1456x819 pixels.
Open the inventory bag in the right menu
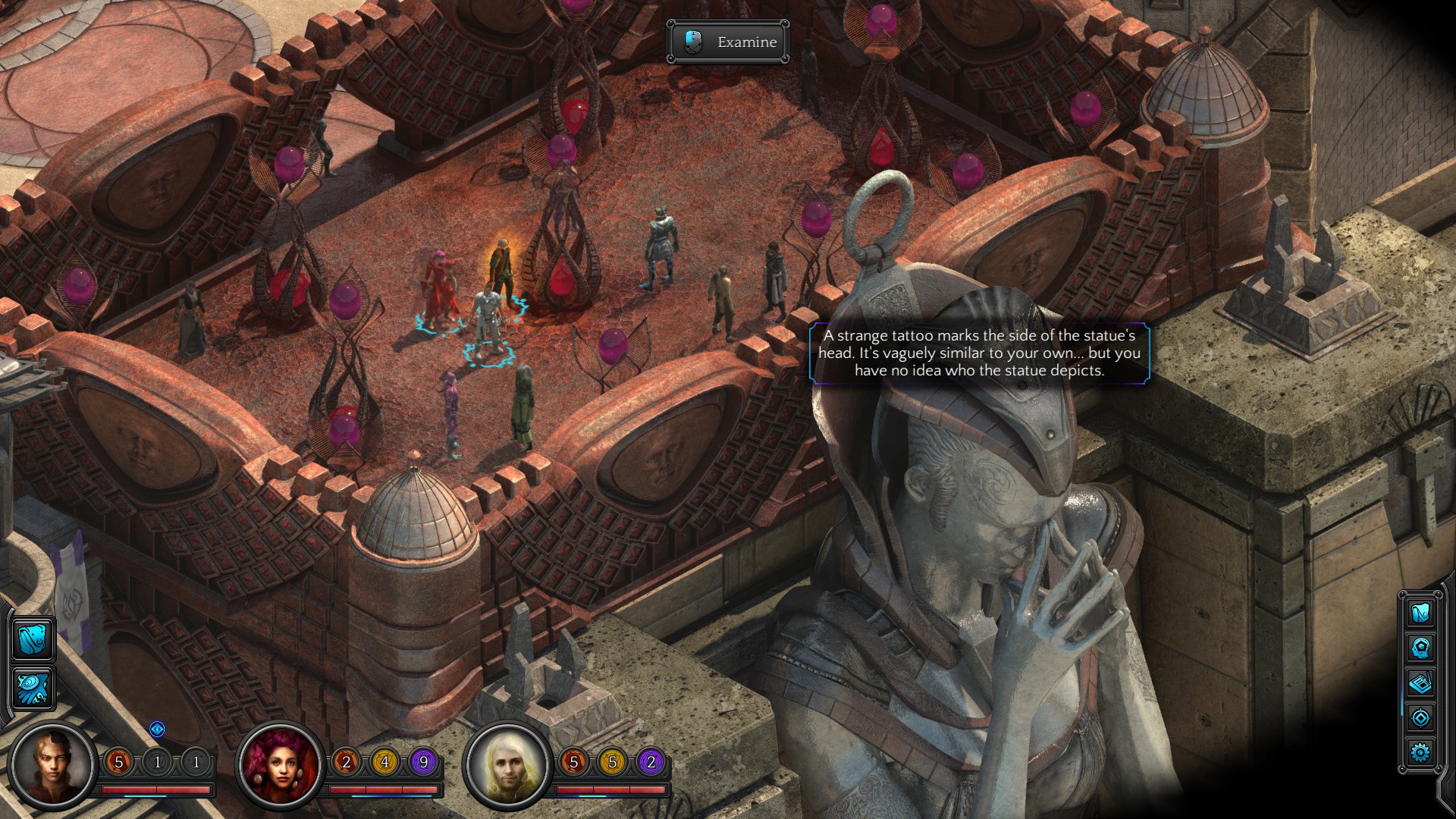[x=1420, y=612]
